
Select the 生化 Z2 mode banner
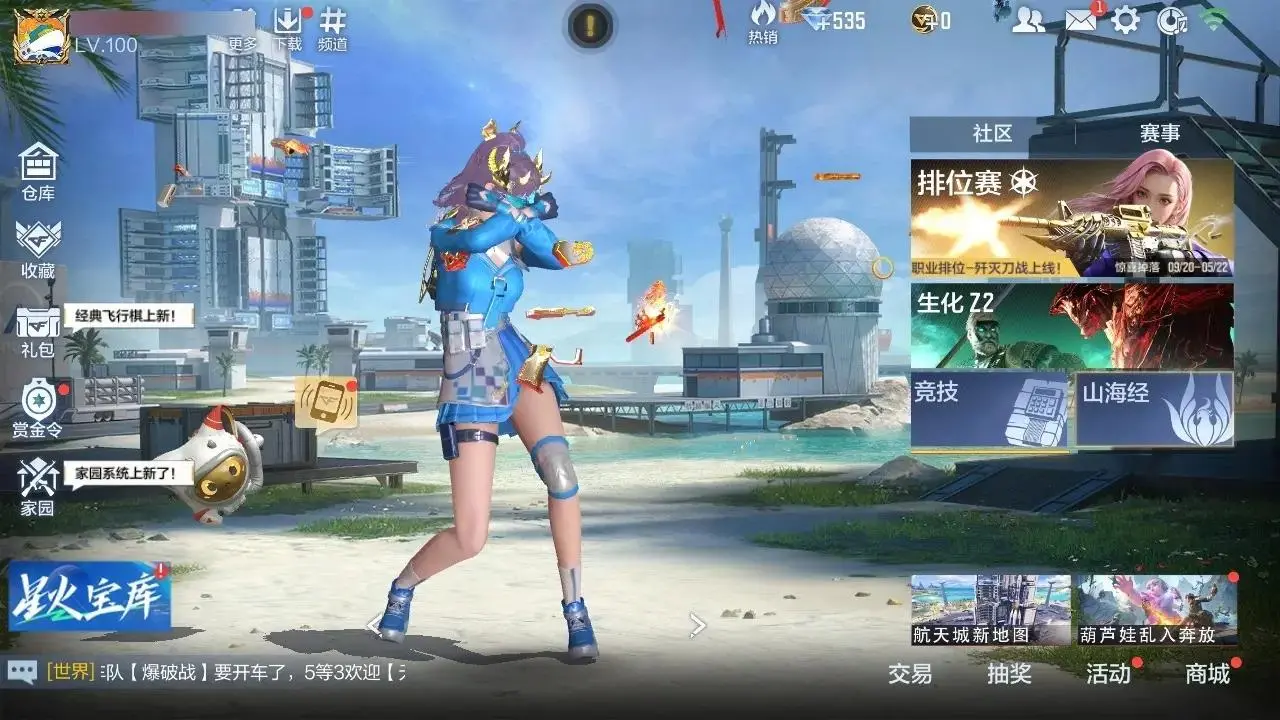[x=1071, y=326]
